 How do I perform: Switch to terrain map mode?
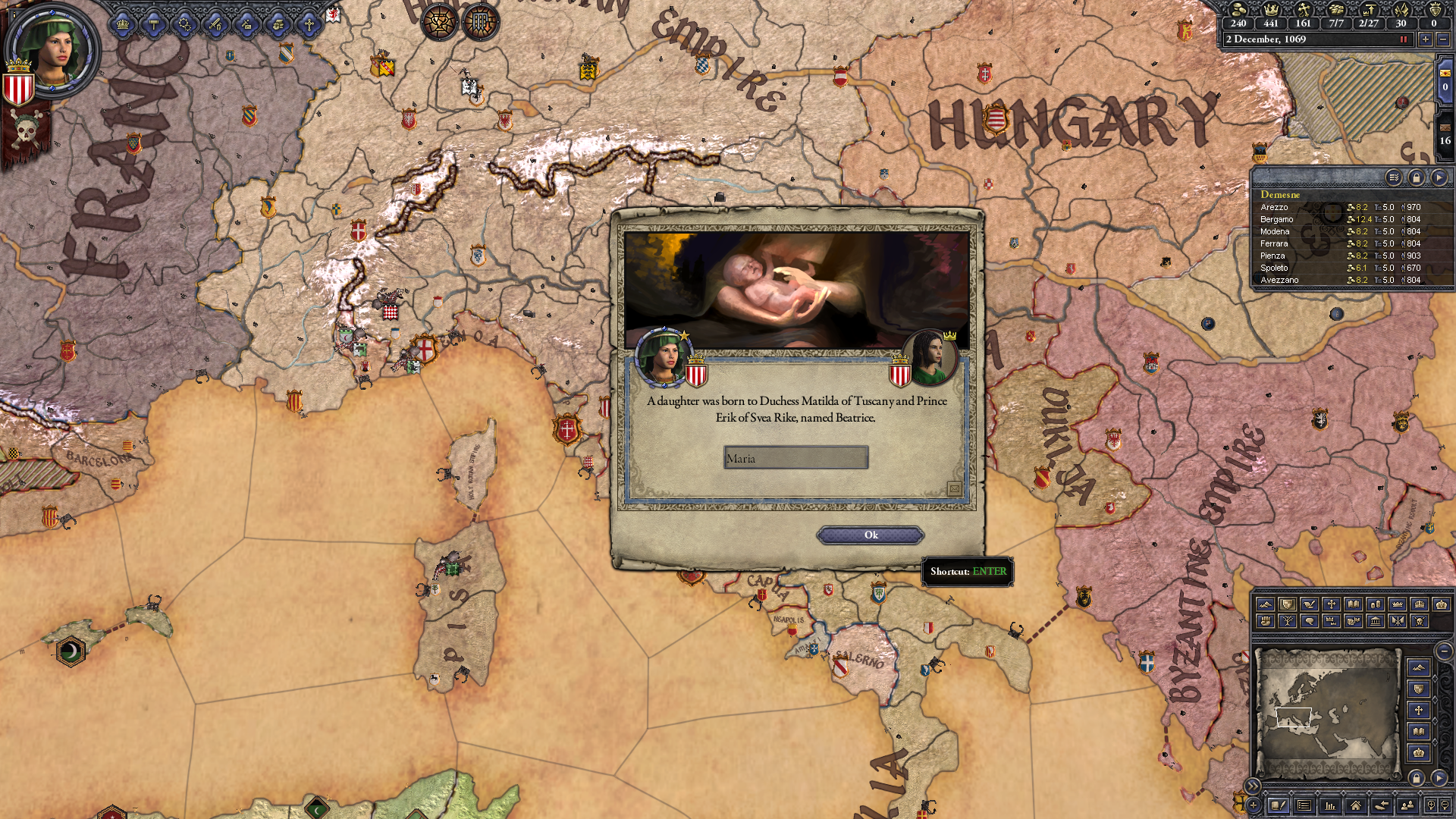(1266, 604)
